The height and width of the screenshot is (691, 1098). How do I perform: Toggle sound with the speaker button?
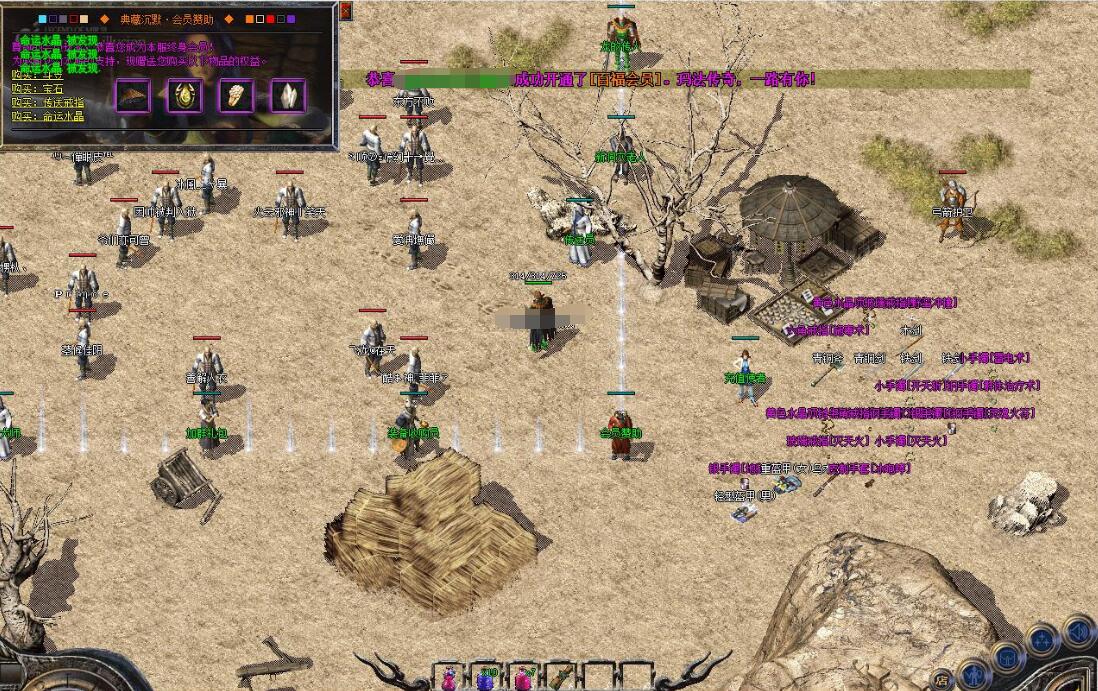pyautogui.click(x=1079, y=630)
